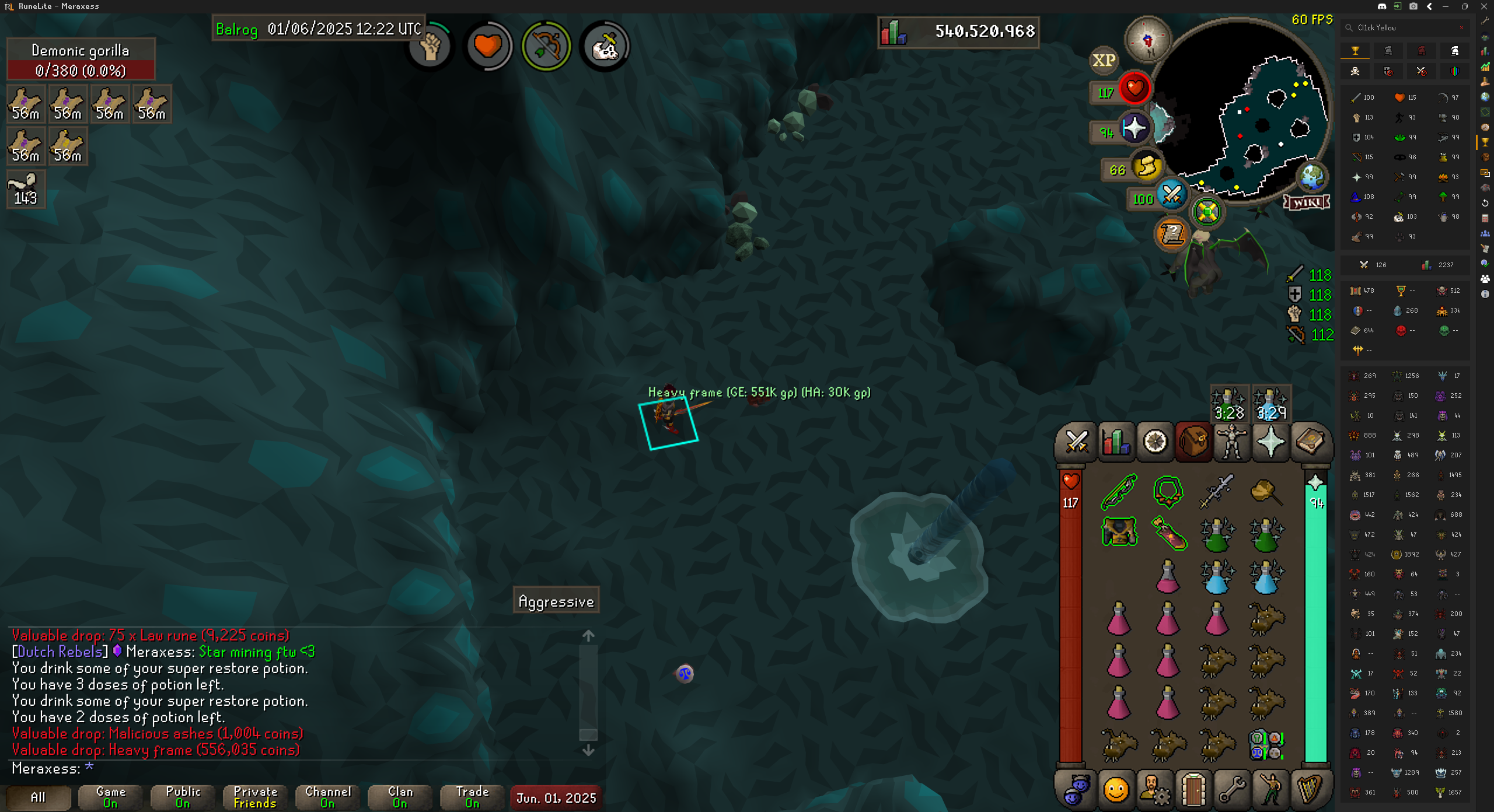This screenshot has height=812, width=1494.
Task: Select the rune pouch in the inventory
Action: tap(1265, 744)
